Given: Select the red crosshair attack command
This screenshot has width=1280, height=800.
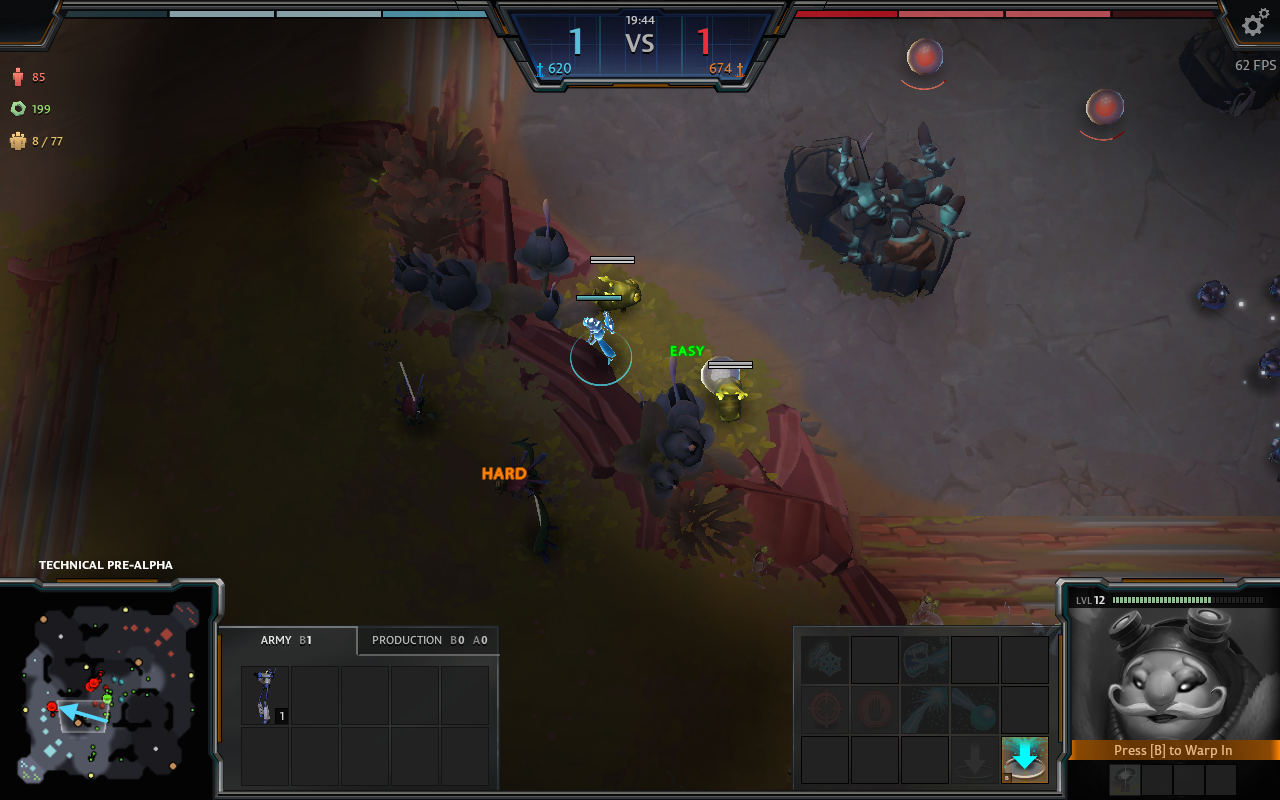Looking at the screenshot, I should point(826,710).
